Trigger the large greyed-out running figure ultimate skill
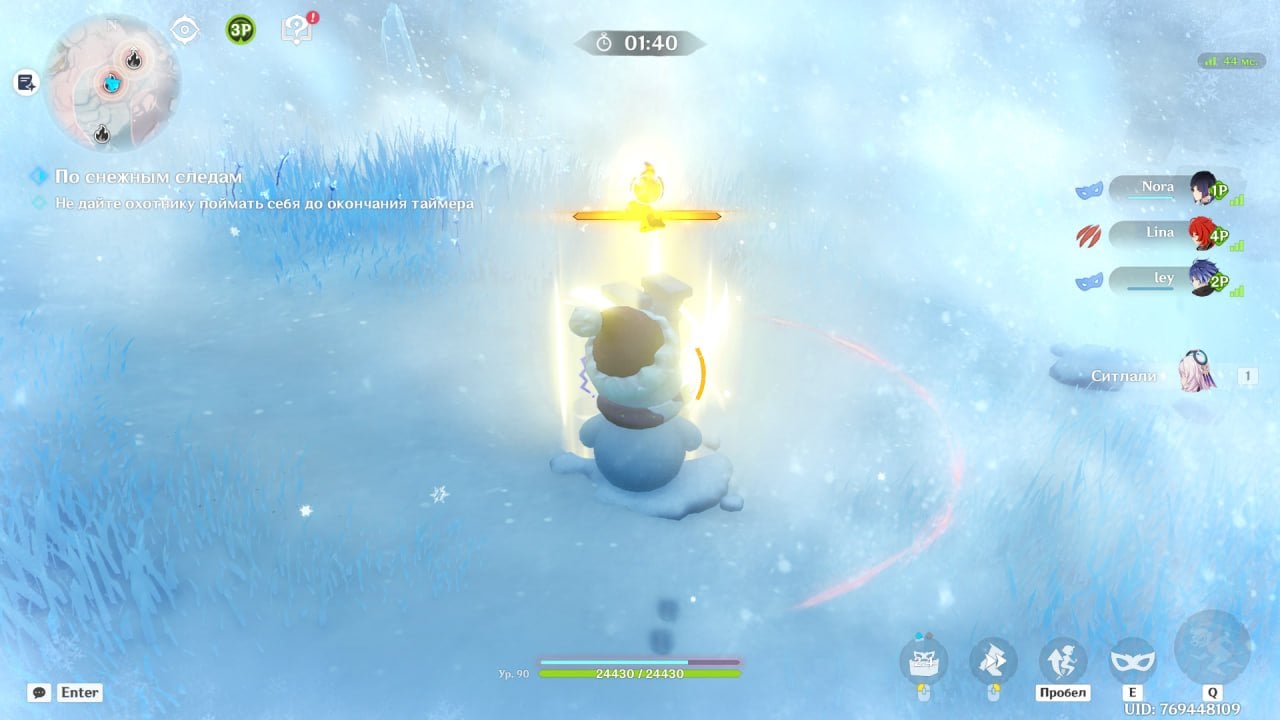The image size is (1280, 720). pos(1212,648)
